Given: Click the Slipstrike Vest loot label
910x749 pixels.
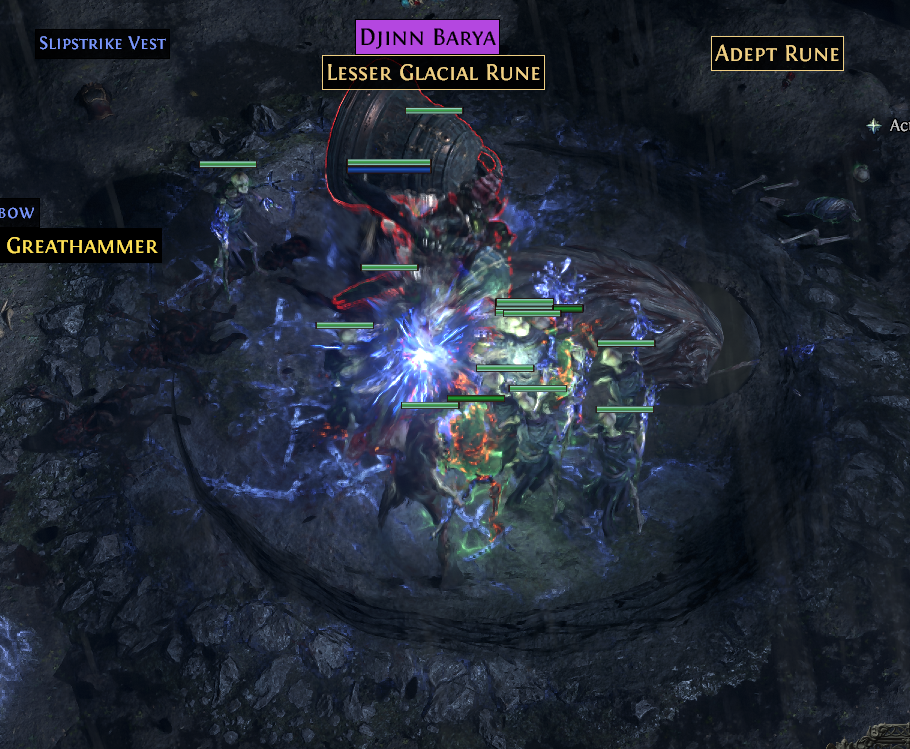Looking at the screenshot, I should (102, 44).
